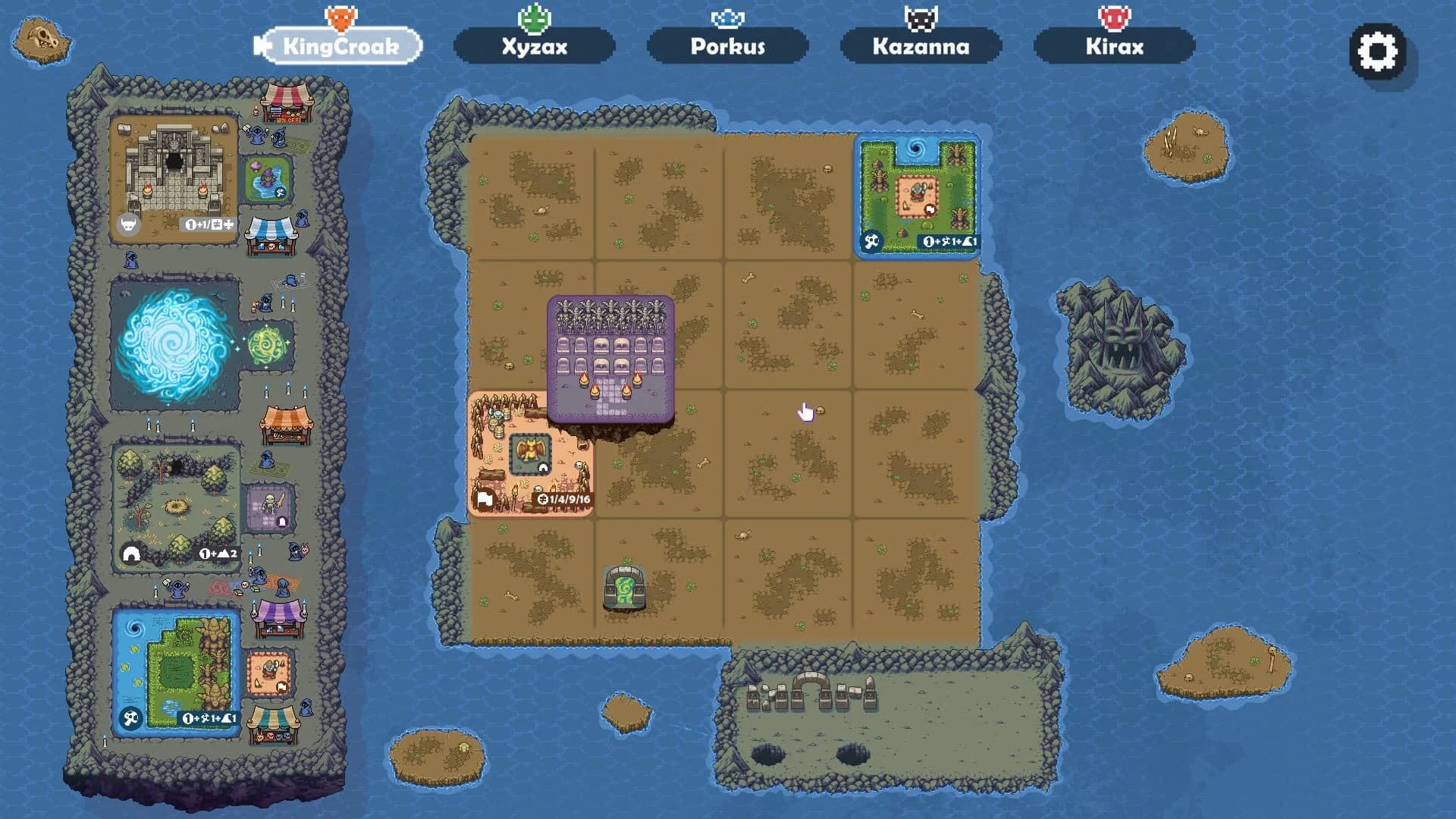Expand the 1+2 badge on the forest tile
Image resolution: width=1456 pixels, height=819 pixels.
218,554
